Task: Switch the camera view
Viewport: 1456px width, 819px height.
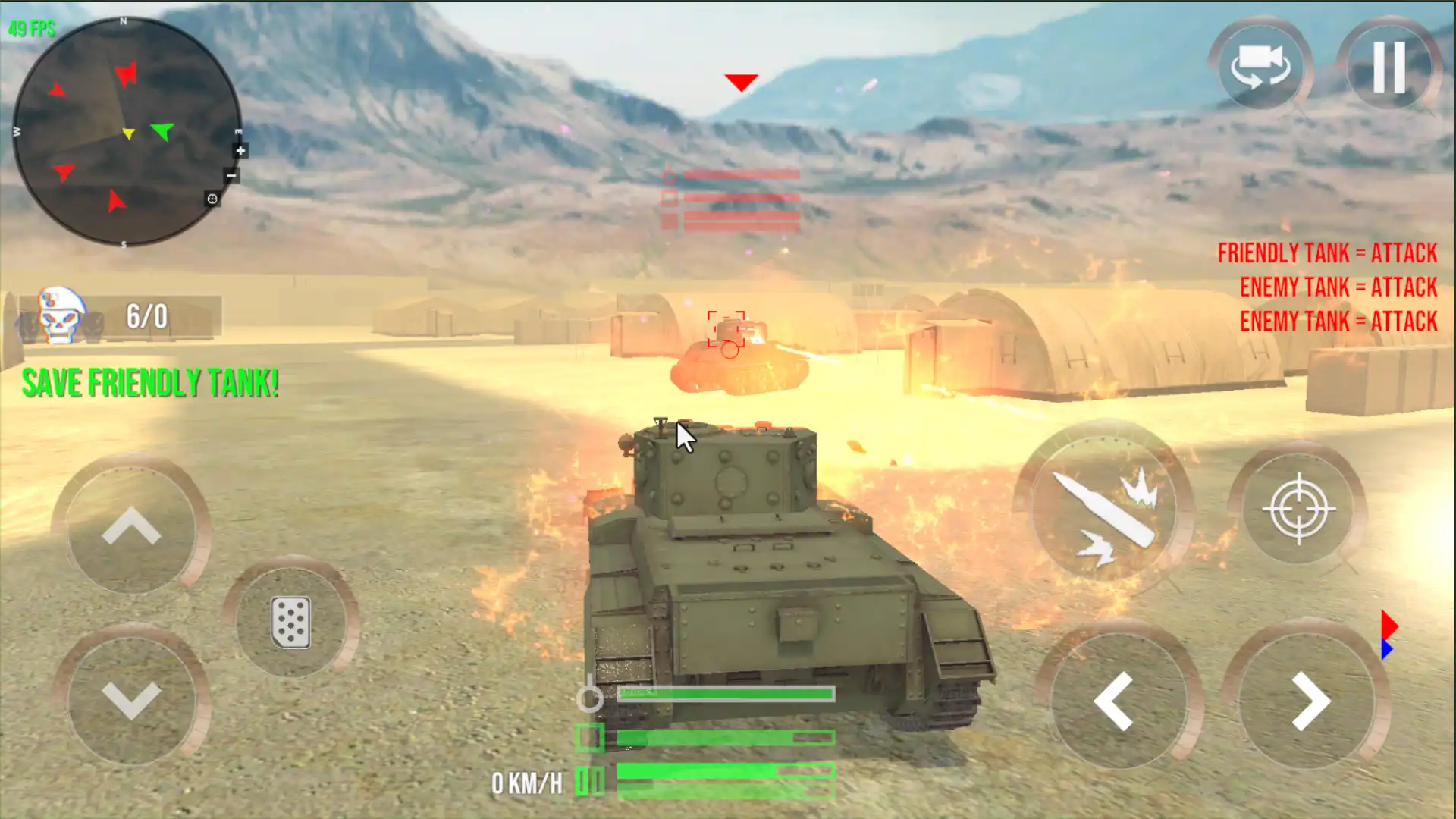Action: [x=1260, y=67]
